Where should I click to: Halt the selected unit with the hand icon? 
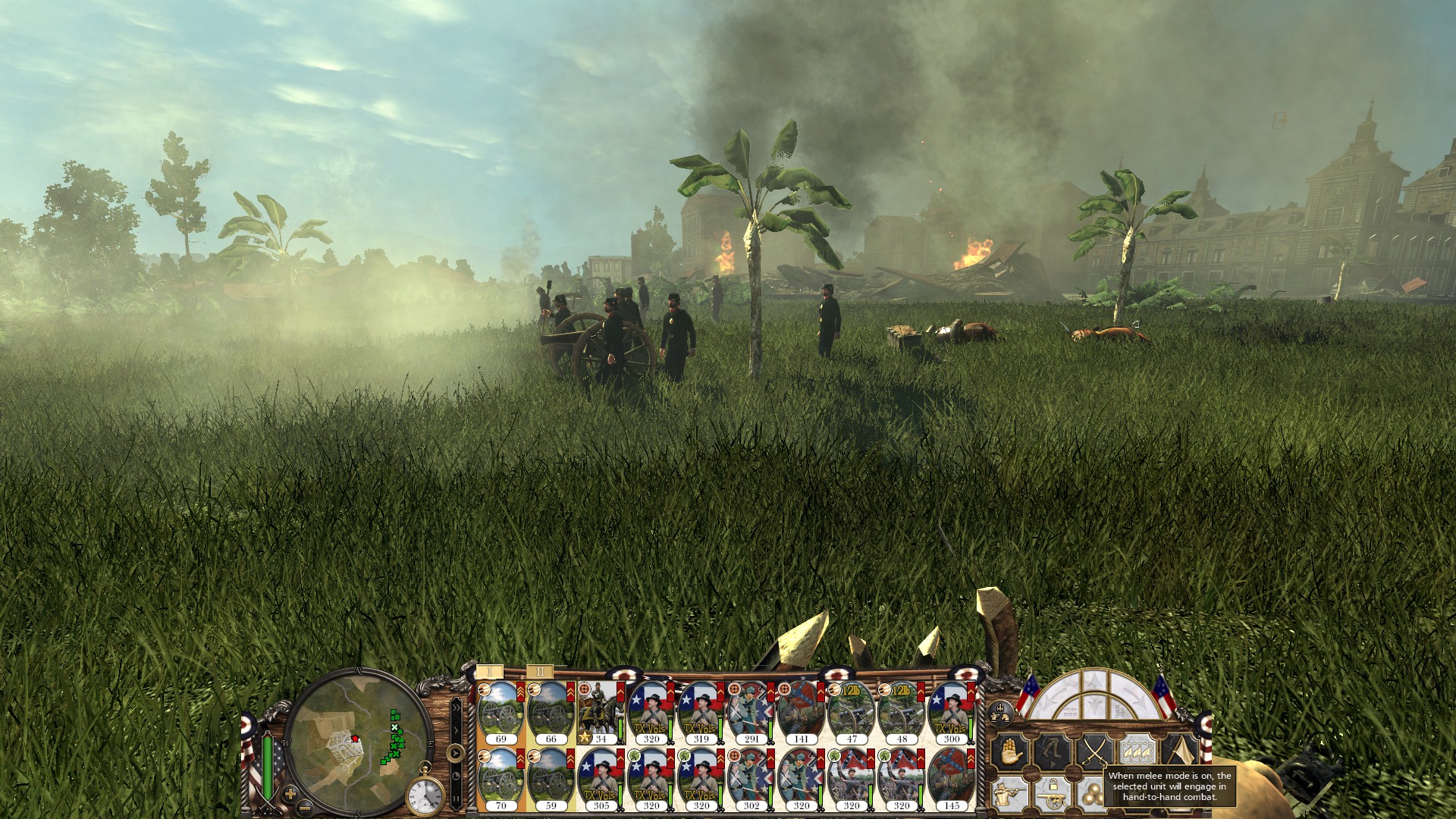point(1012,749)
